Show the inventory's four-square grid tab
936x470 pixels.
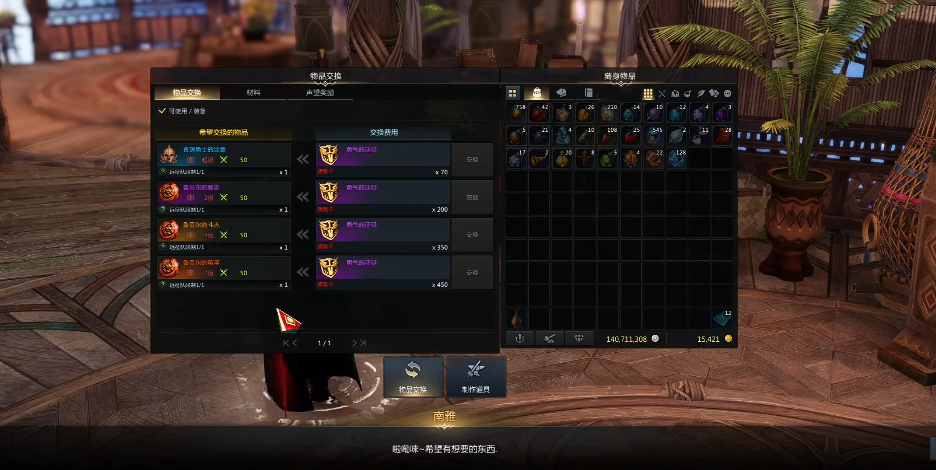coord(513,93)
